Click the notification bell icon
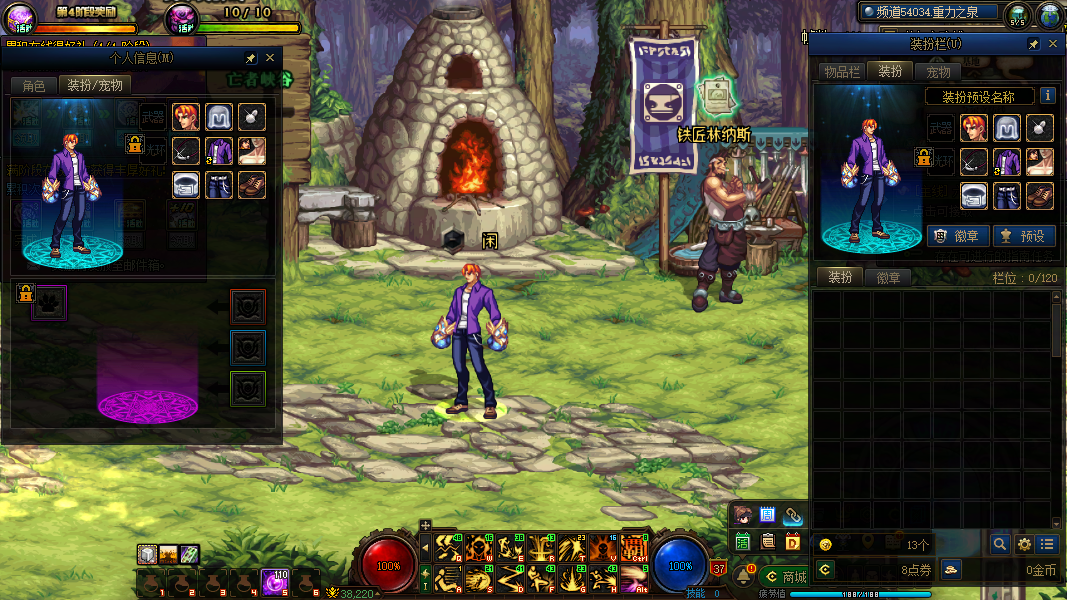 (743, 576)
